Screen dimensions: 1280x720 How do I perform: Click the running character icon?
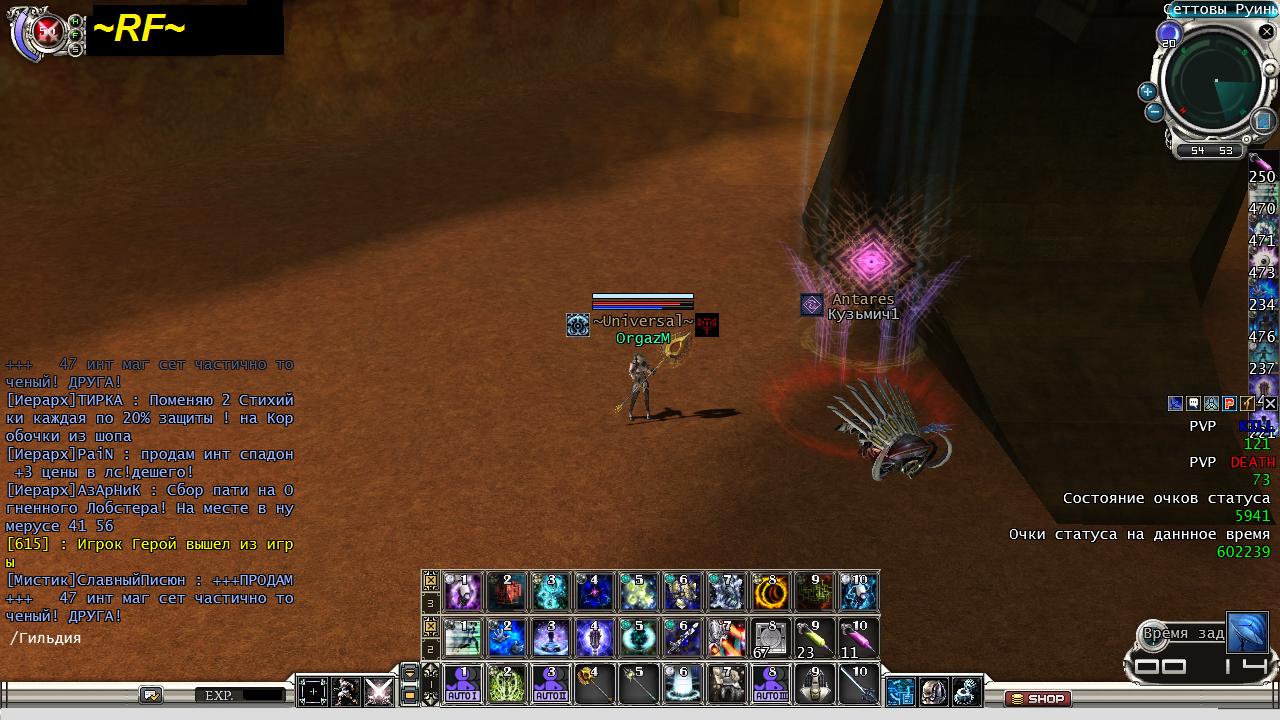point(346,692)
